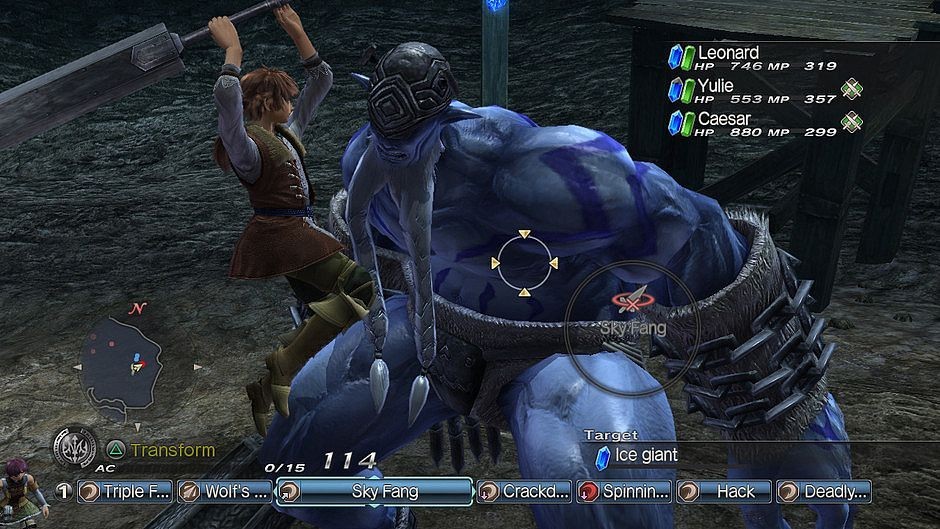The width and height of the screenshot is (940, 529).
Task: Choose Caesar in the party list
Action: click(724, 119)
